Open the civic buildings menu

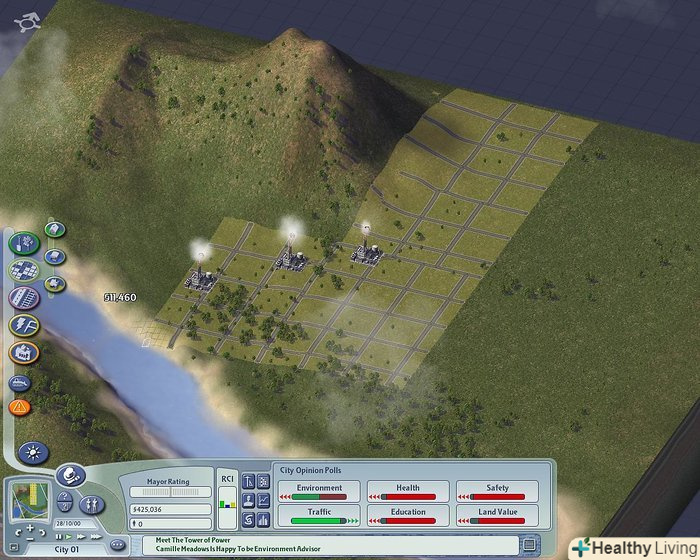[x=24, y=352]
